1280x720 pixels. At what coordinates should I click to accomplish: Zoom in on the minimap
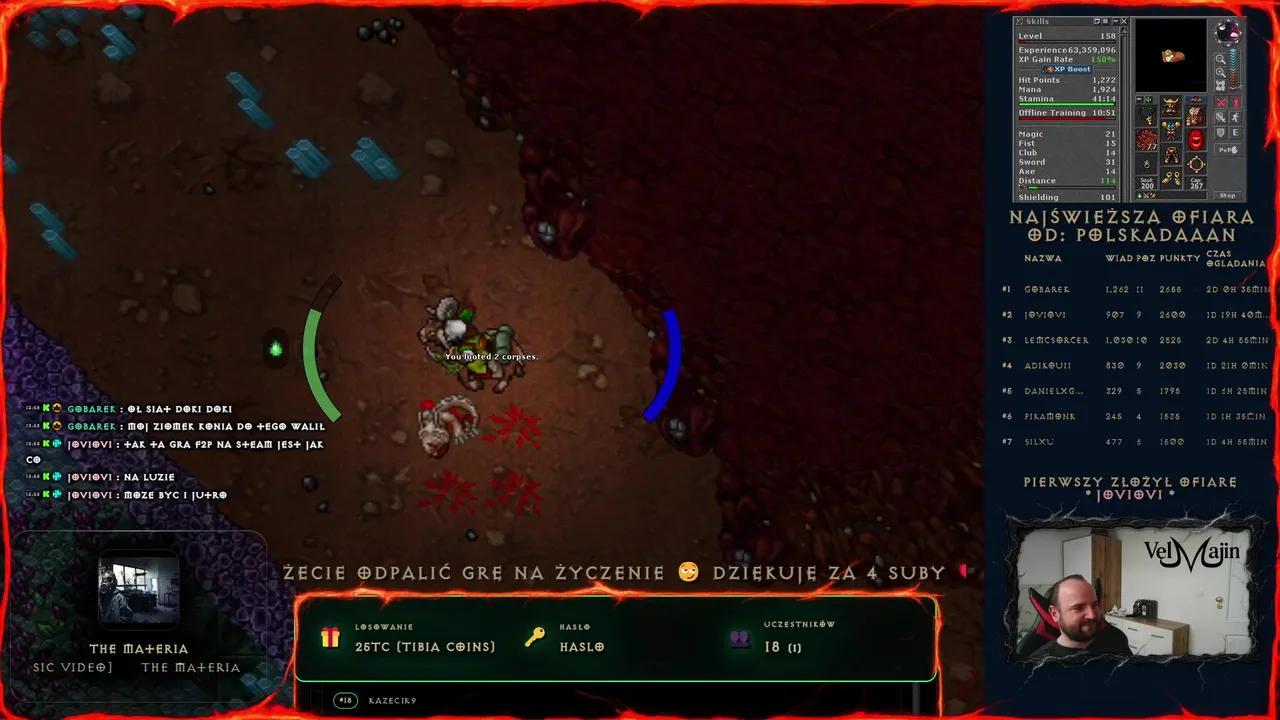pyautogui.click(x=1222, y=60)
